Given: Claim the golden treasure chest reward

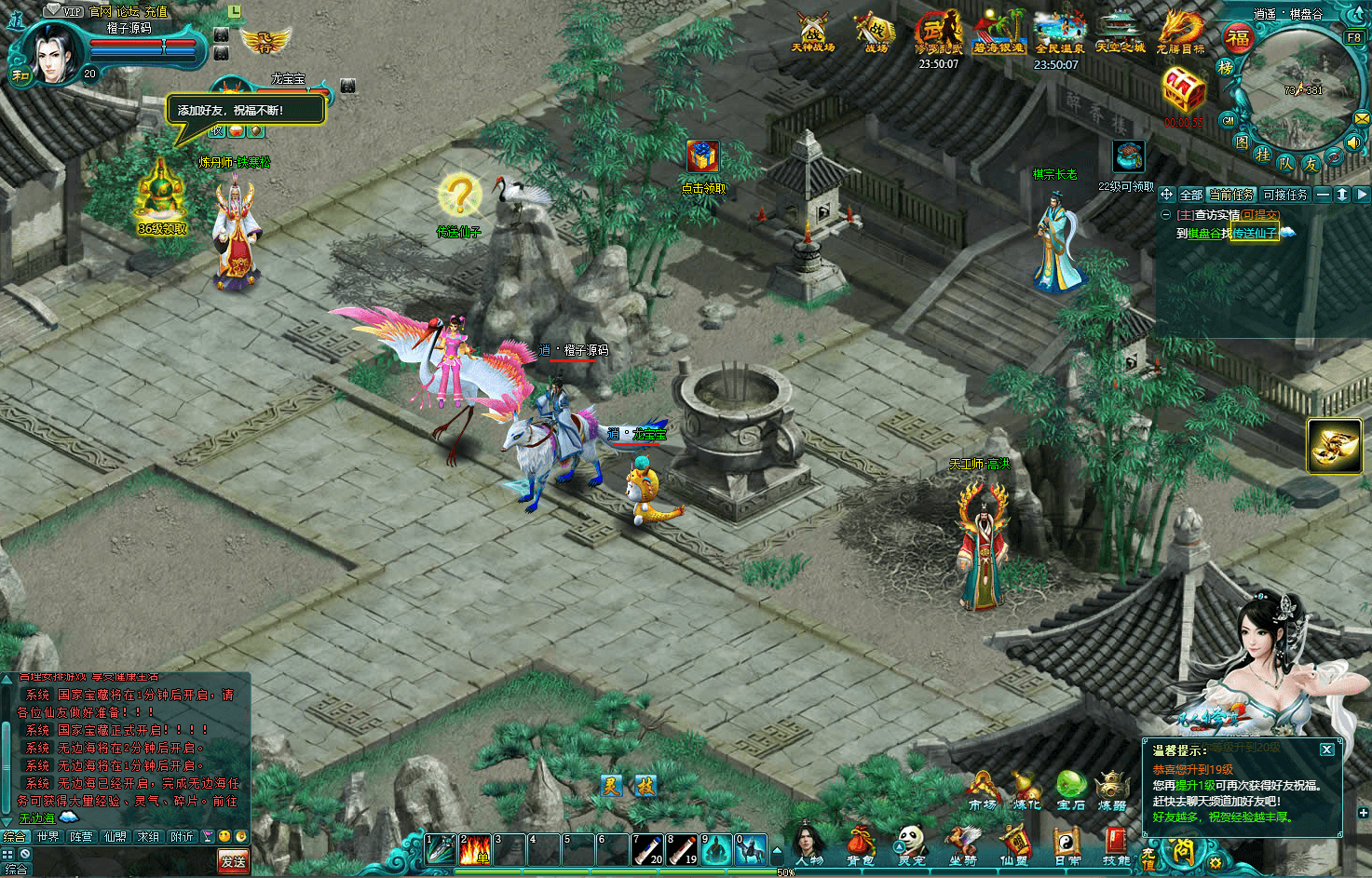Looking at the screenshot, I should tap(1184, 91).
